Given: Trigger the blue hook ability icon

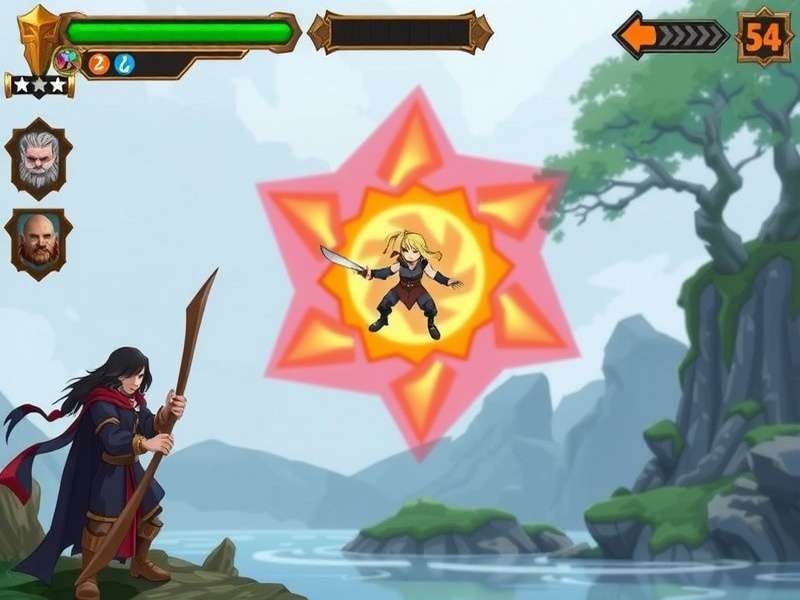Looking at the screenshot, I should coord(123,64).
